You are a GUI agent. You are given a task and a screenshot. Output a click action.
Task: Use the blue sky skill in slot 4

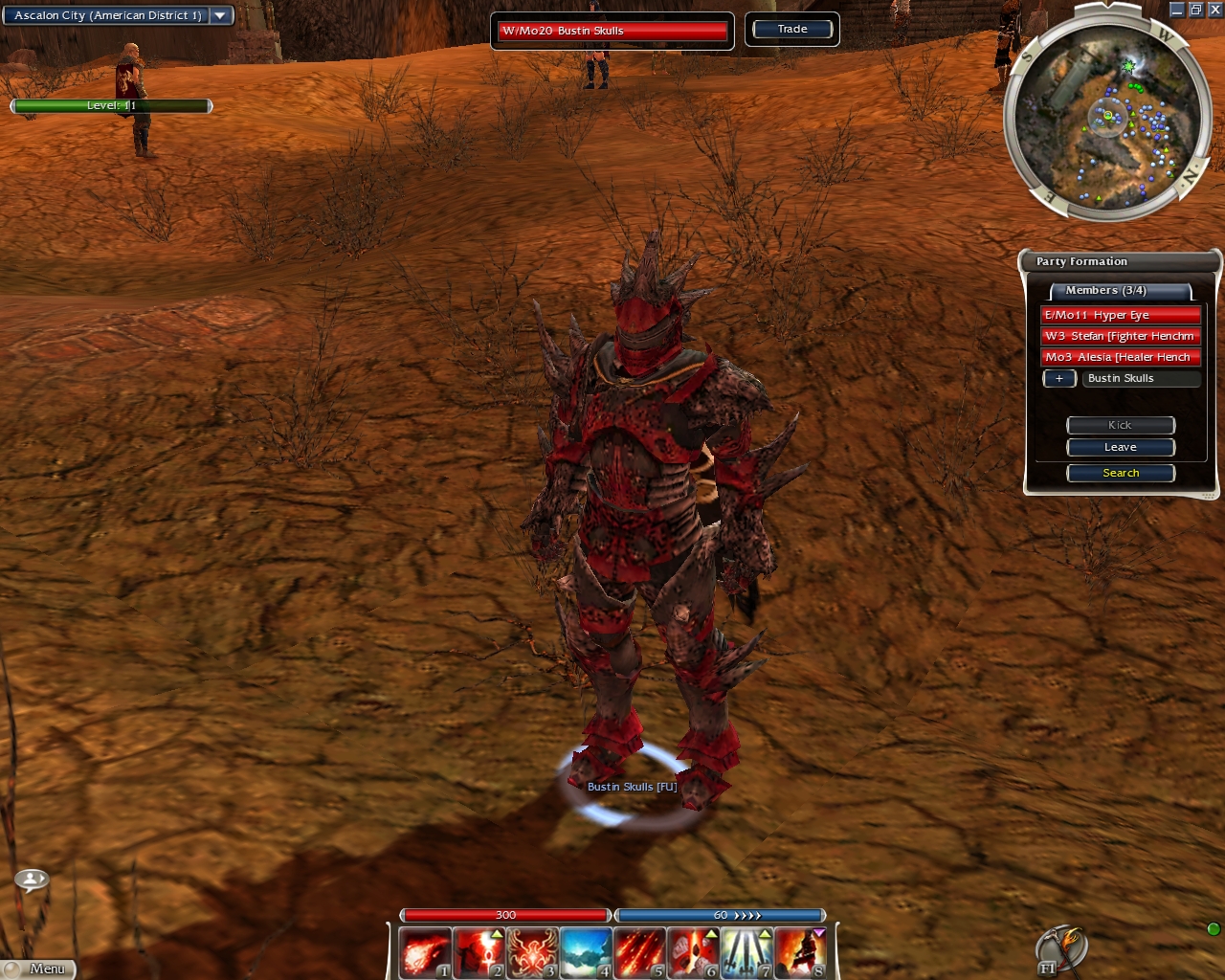tap(585, 953)
